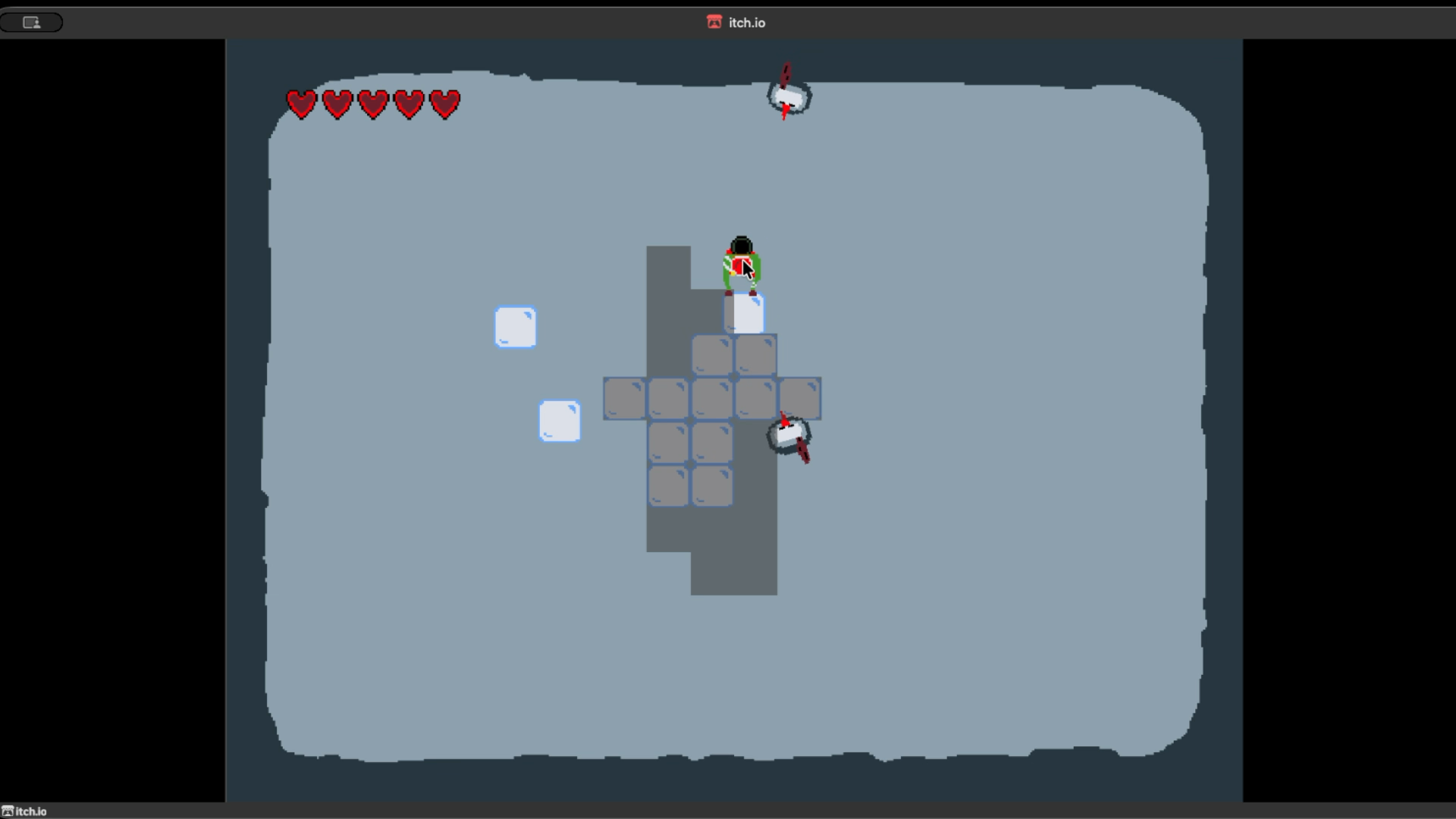Select the leftmost floating ice cube
The width and height of the screenshot is (1456, 819).
coord(516,327)
